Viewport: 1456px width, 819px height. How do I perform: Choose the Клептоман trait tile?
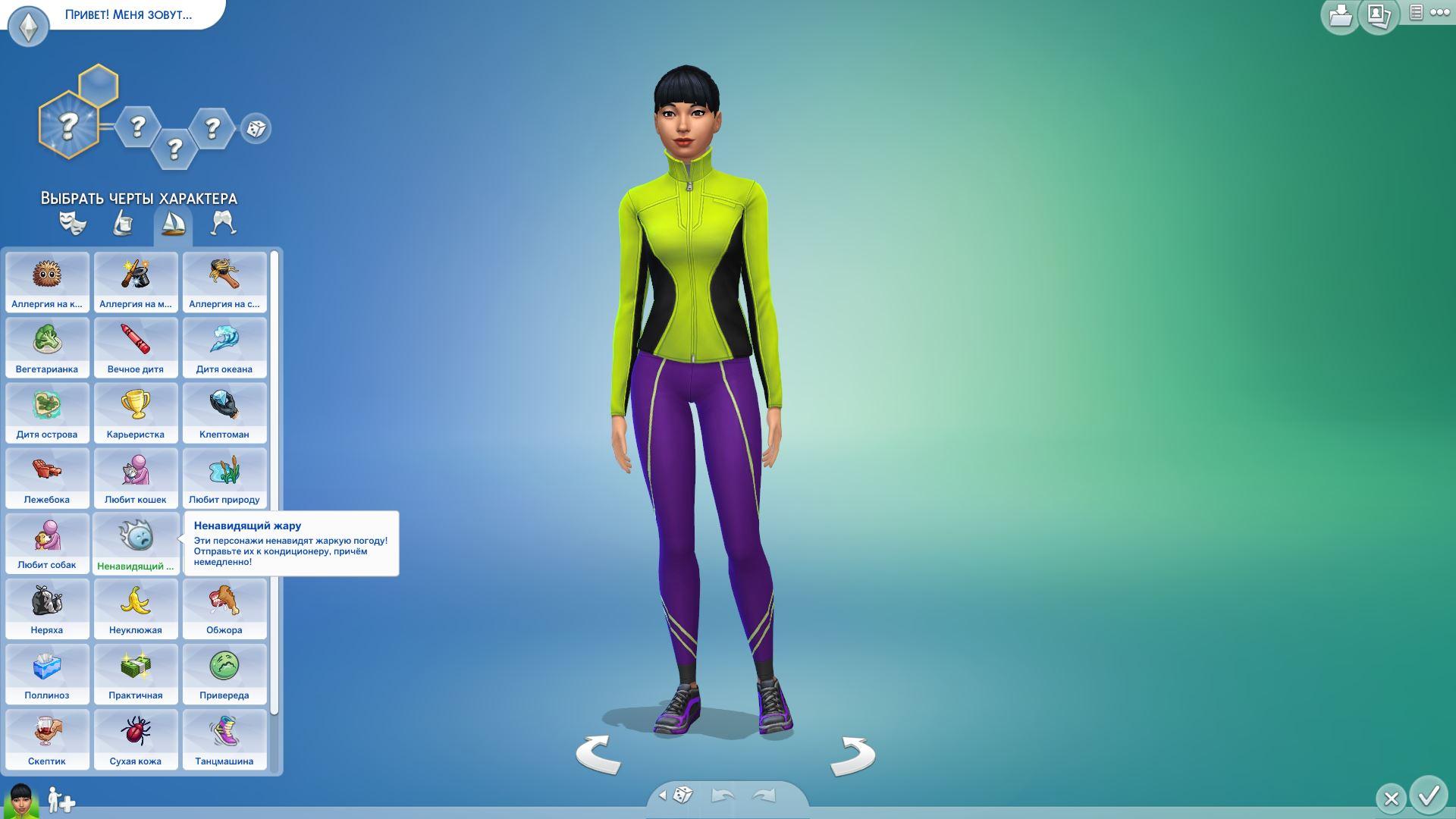tap(224, 412)
